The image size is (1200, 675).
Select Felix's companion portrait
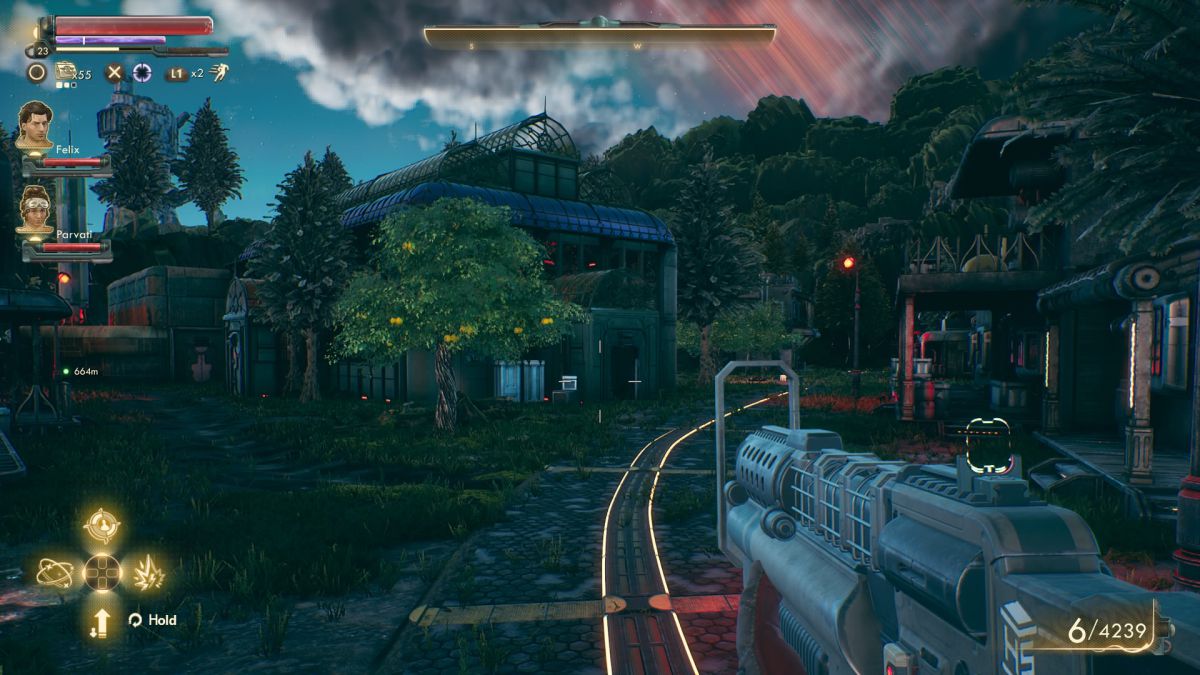tap(35, 125)
